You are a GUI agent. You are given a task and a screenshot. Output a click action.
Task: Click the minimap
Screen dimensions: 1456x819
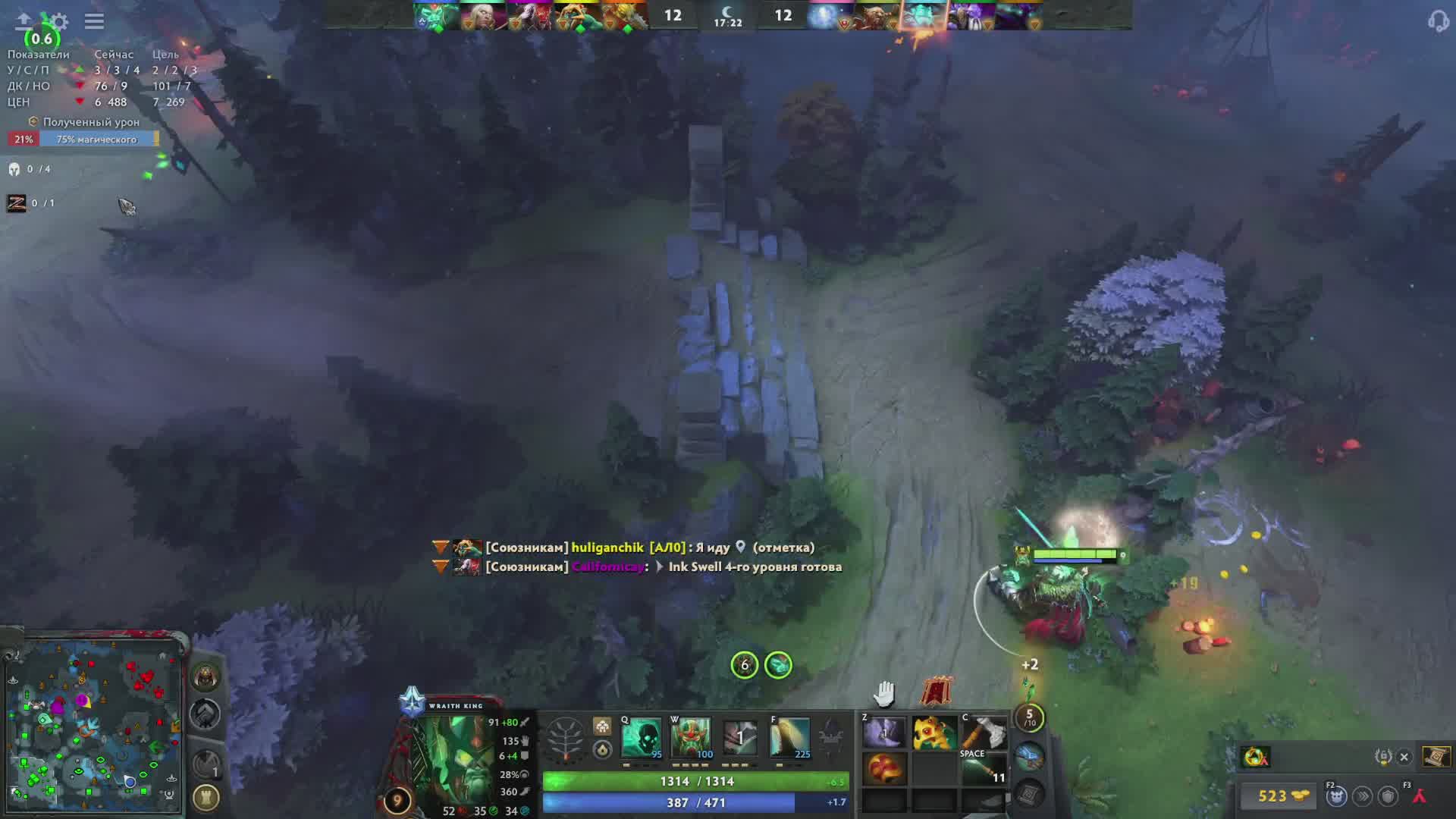[x=93, y=724]
